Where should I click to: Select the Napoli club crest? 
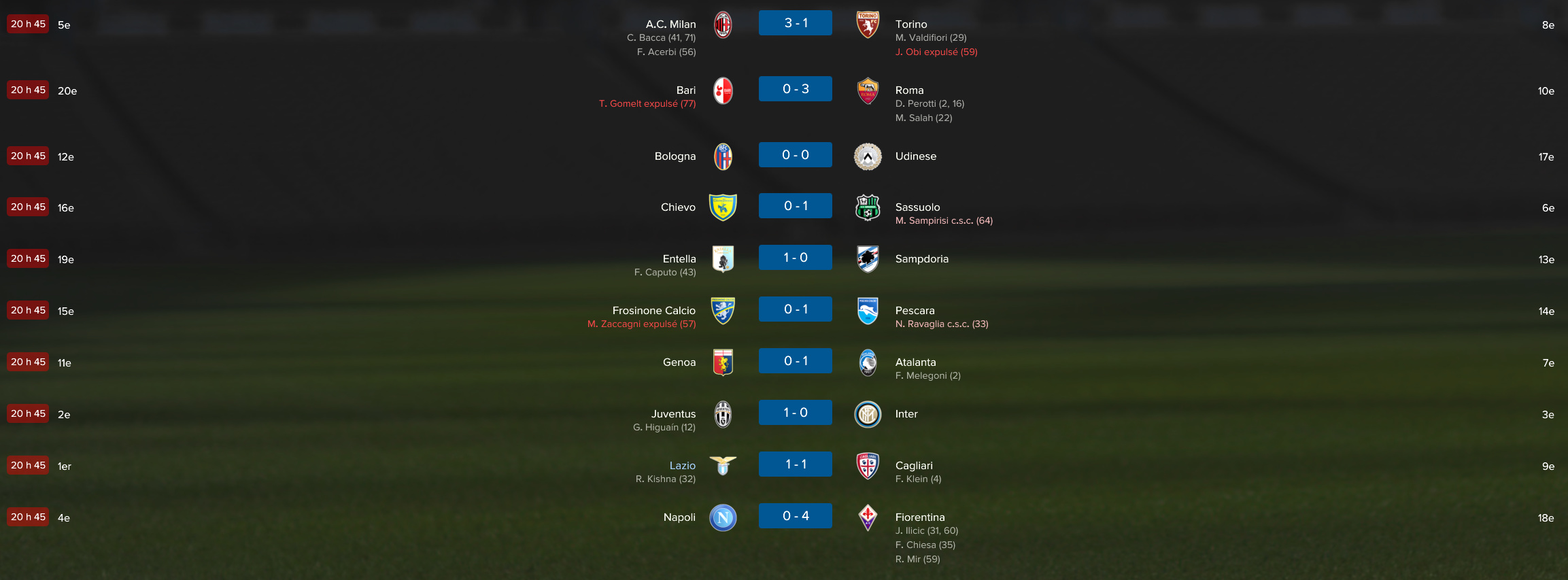pyautogui.click(x=723, y=517)
